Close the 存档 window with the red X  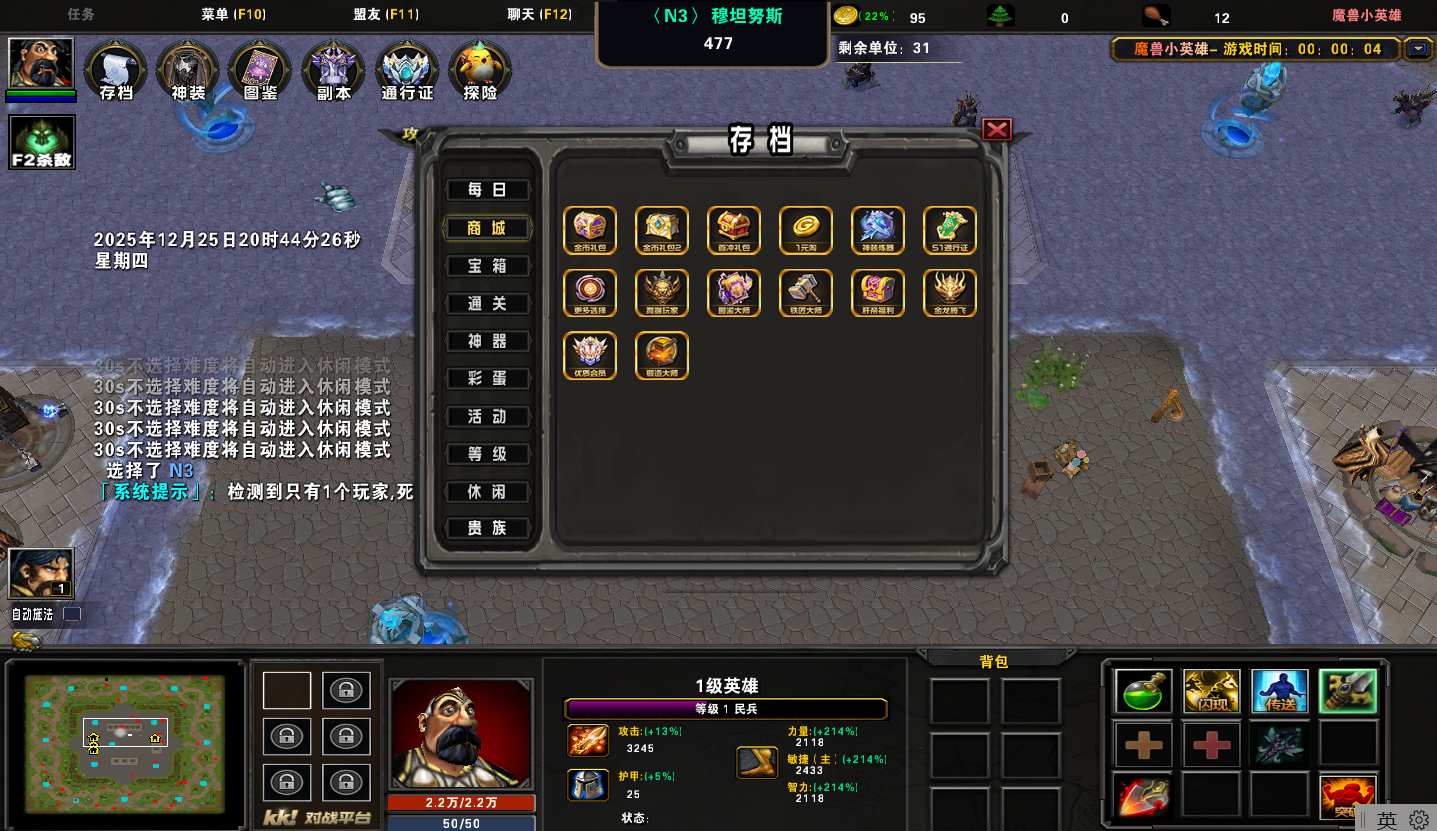pyautogui.click(x=997, y=130)
